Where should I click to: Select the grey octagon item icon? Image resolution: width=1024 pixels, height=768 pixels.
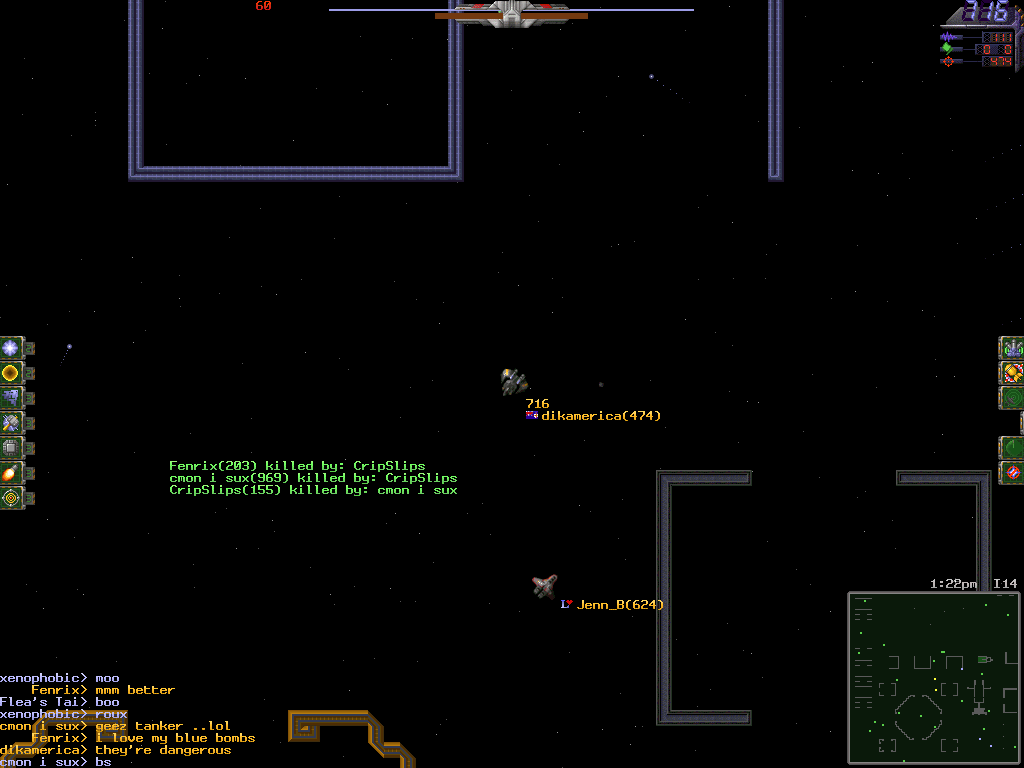point(11,448)
